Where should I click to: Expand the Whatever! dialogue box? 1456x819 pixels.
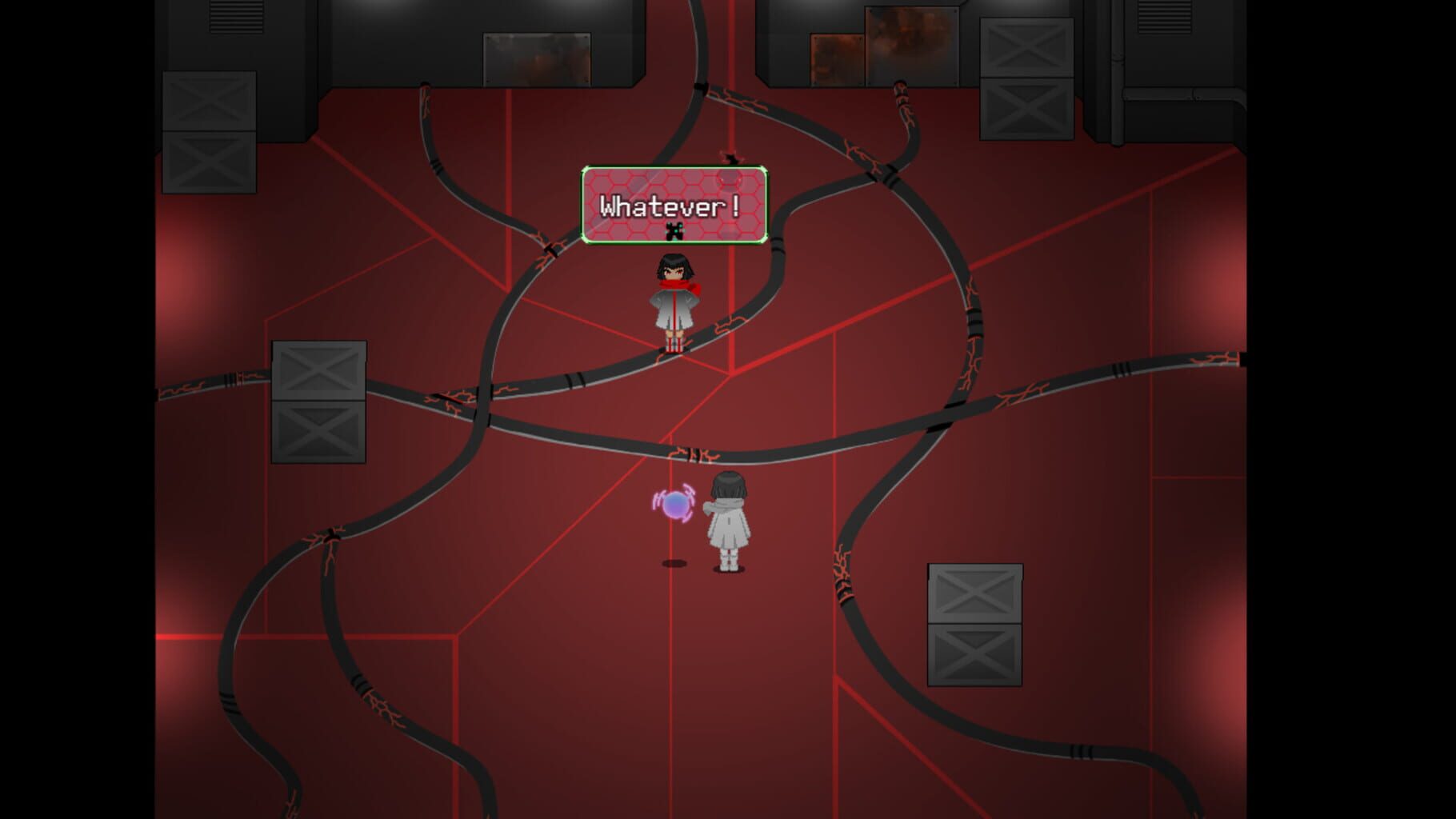674,205
